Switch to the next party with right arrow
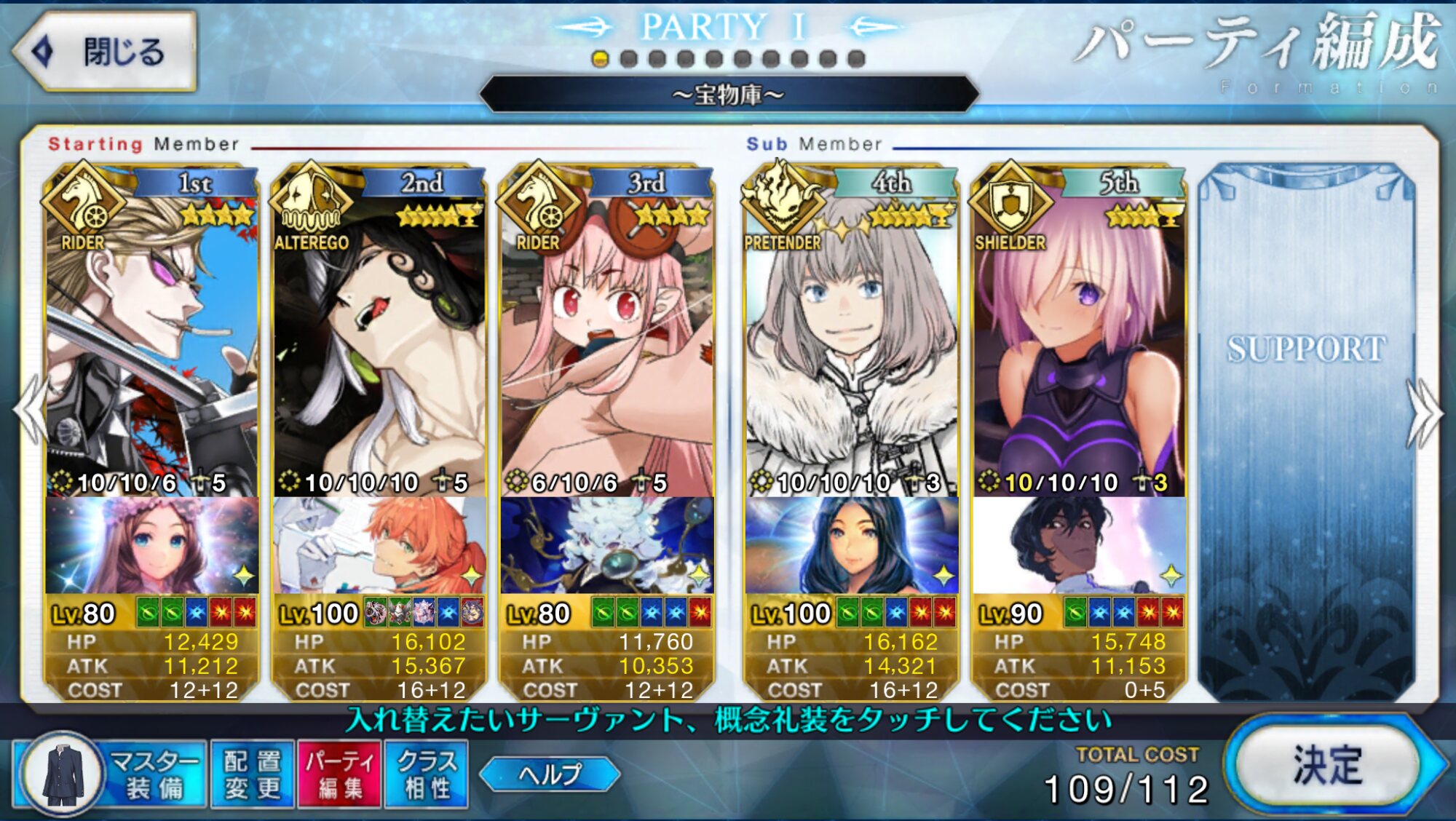 (x=1425, y=413)
